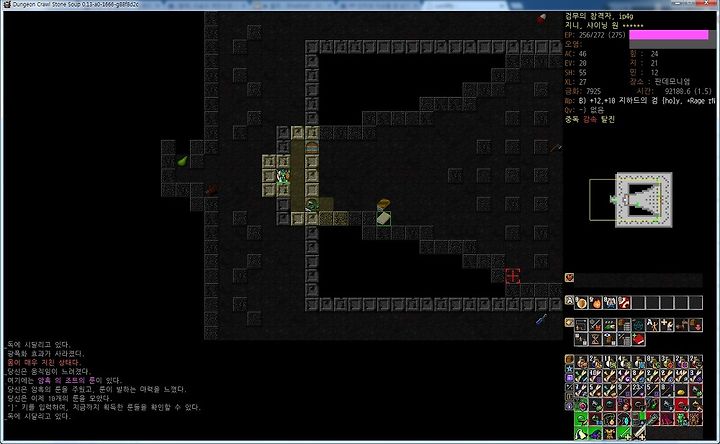Click the hourglass rest command icon
The height and width of the screenshot is (444, 720).
596,338
